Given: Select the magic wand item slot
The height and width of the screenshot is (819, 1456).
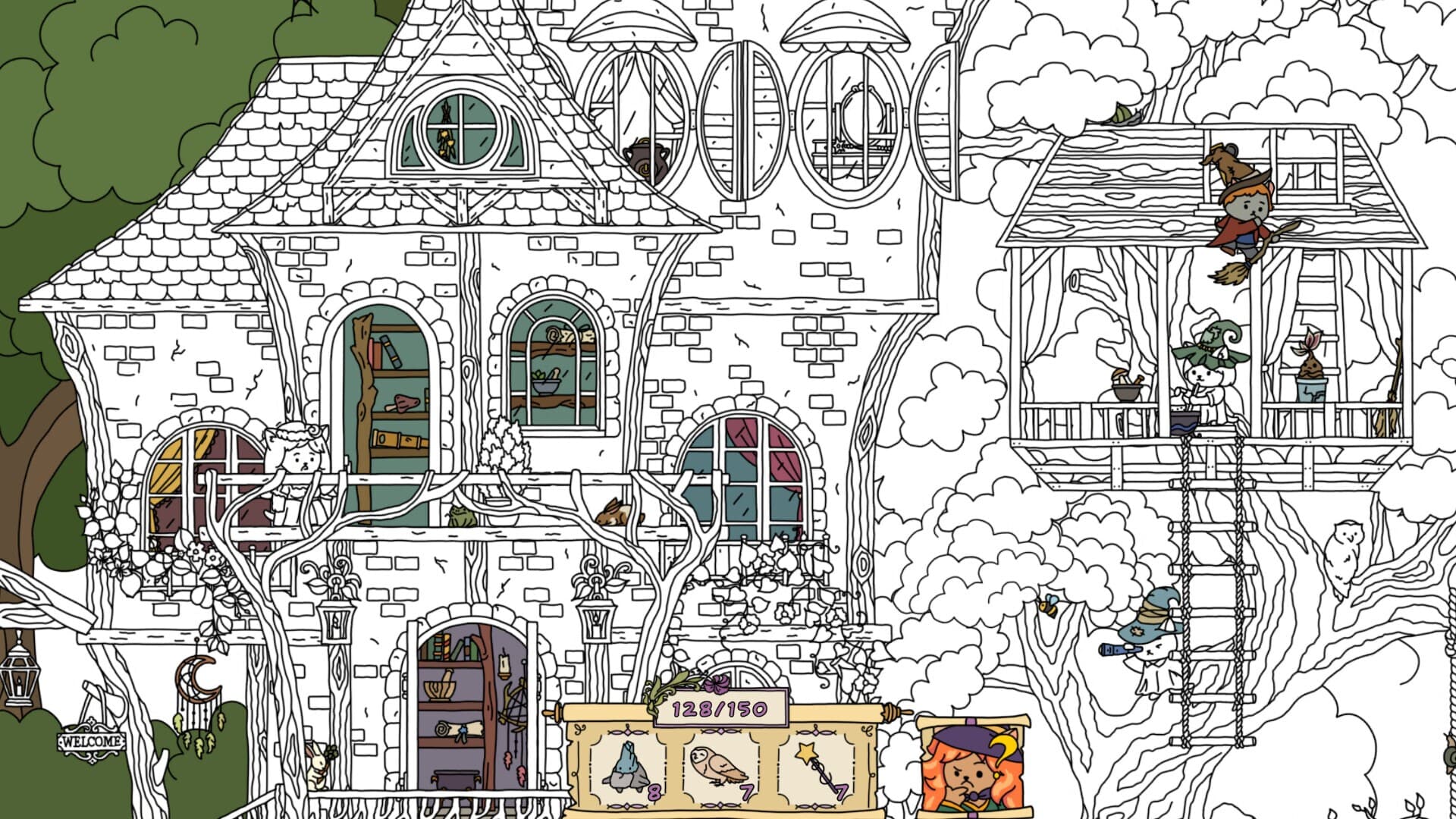Looking at the screenshot, I should pyautogui.click(x=815, y=766).
